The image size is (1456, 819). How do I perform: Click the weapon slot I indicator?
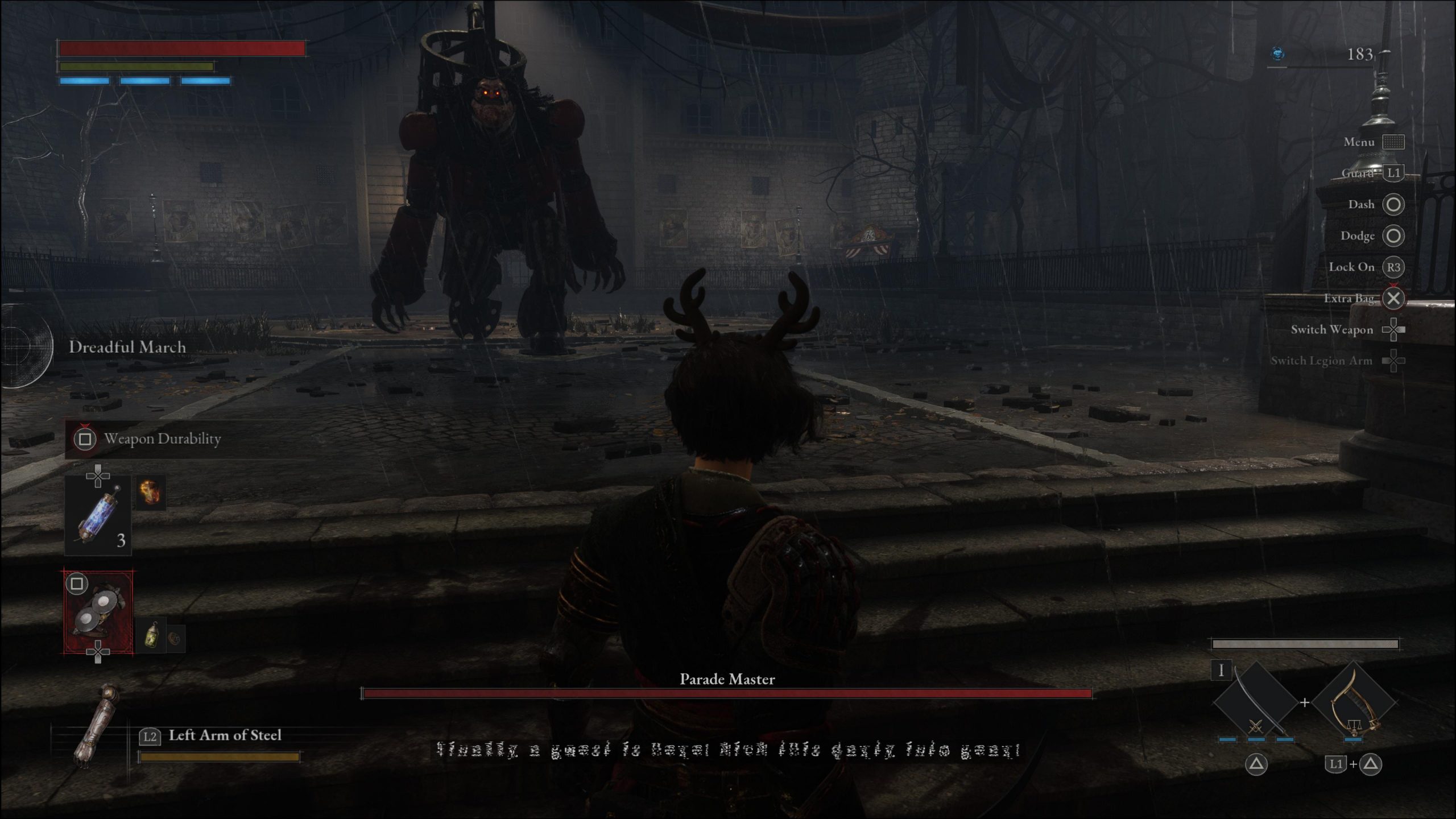tap(1221, 671)
